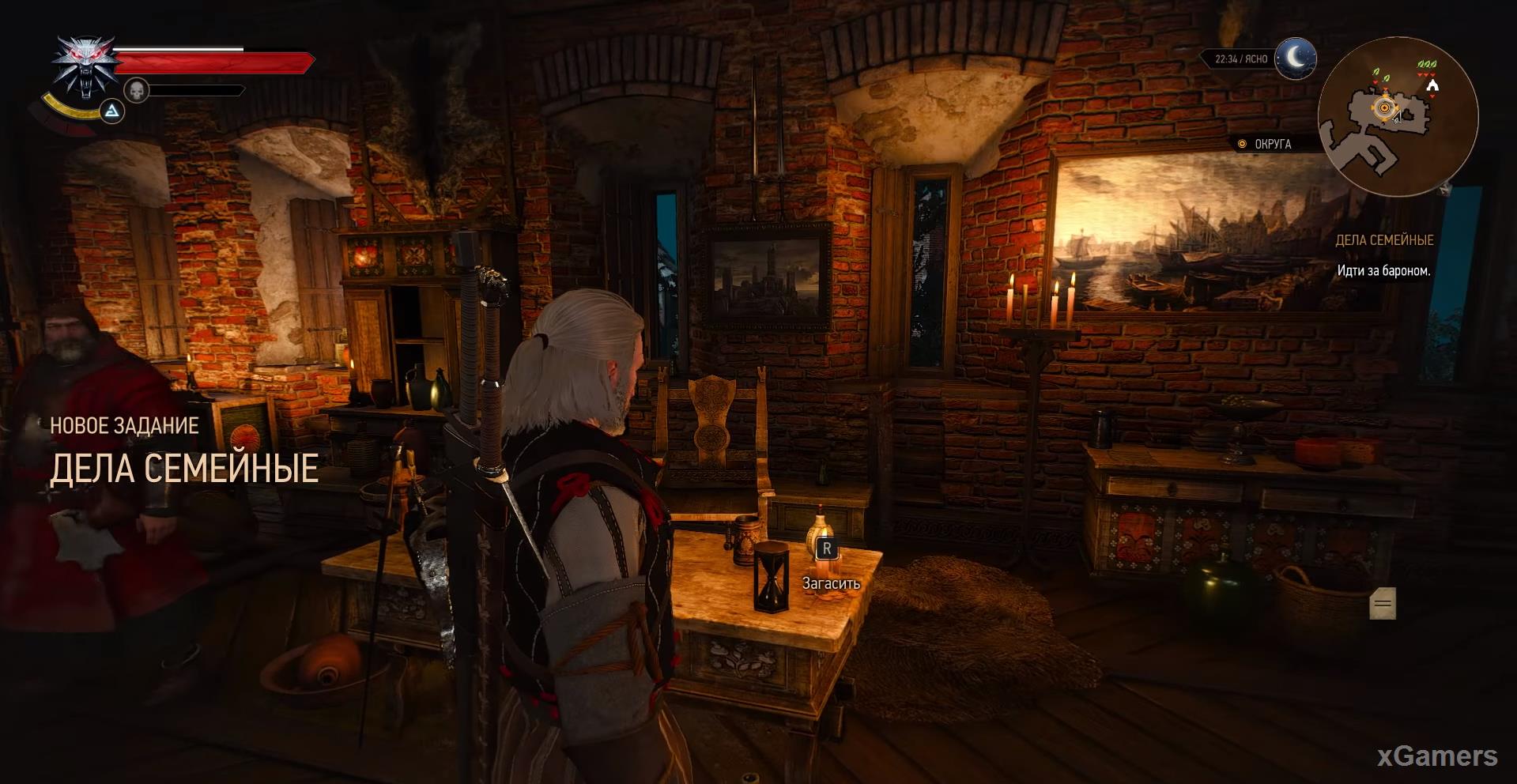
Task: Open the circular minimap
Action: pyautogui.click(x=1398, y=115)
